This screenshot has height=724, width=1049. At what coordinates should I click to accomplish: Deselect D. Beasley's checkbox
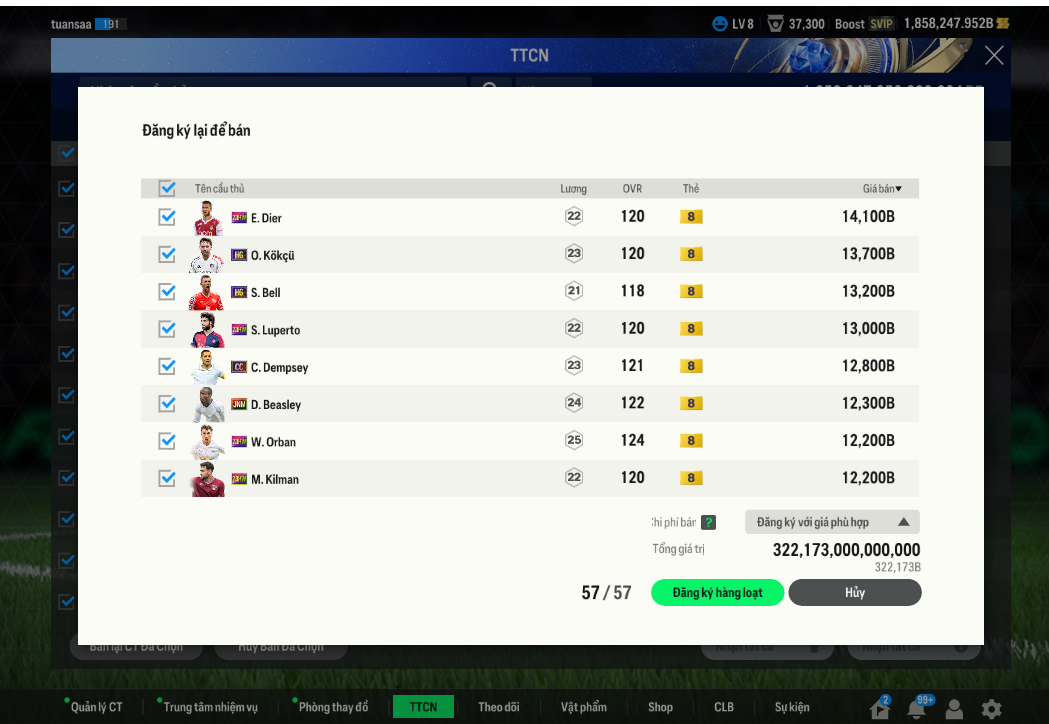point(167,403)
